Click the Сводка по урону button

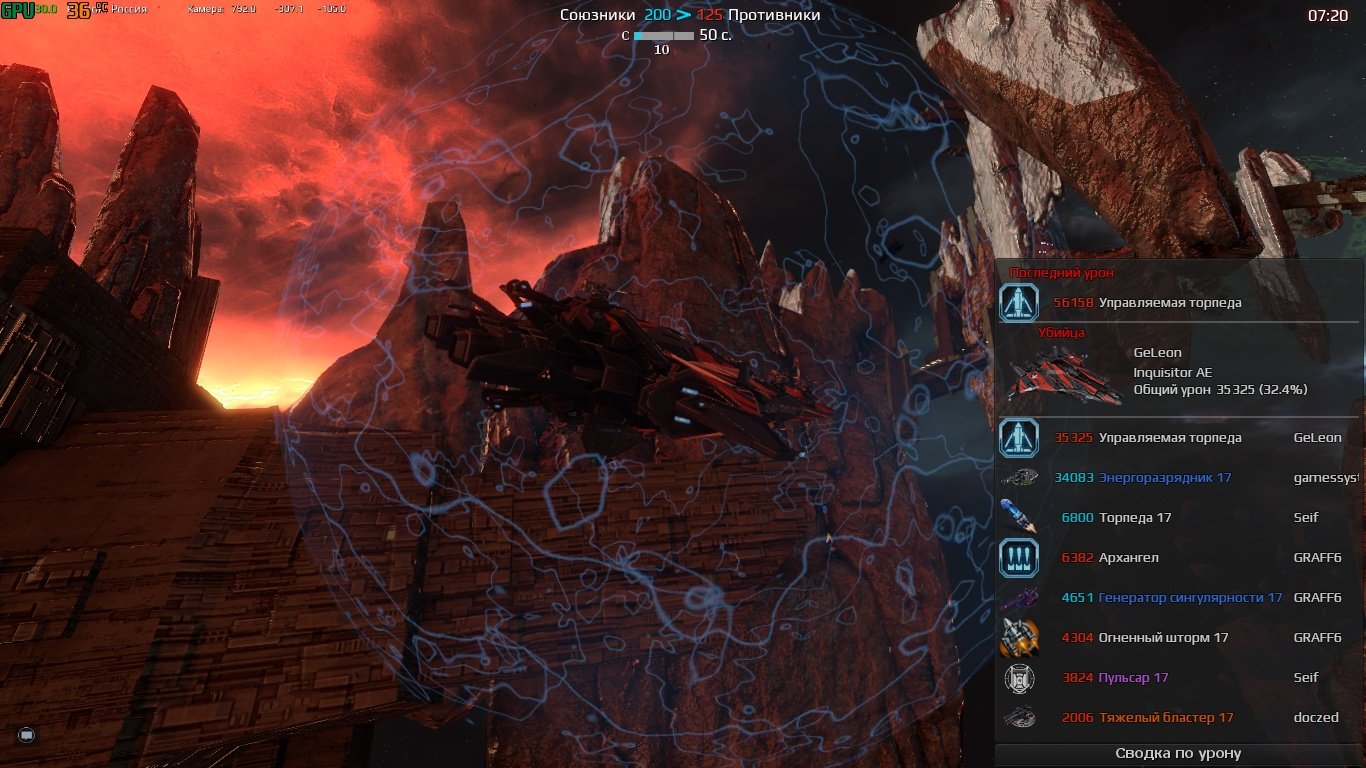[1178, 754]
